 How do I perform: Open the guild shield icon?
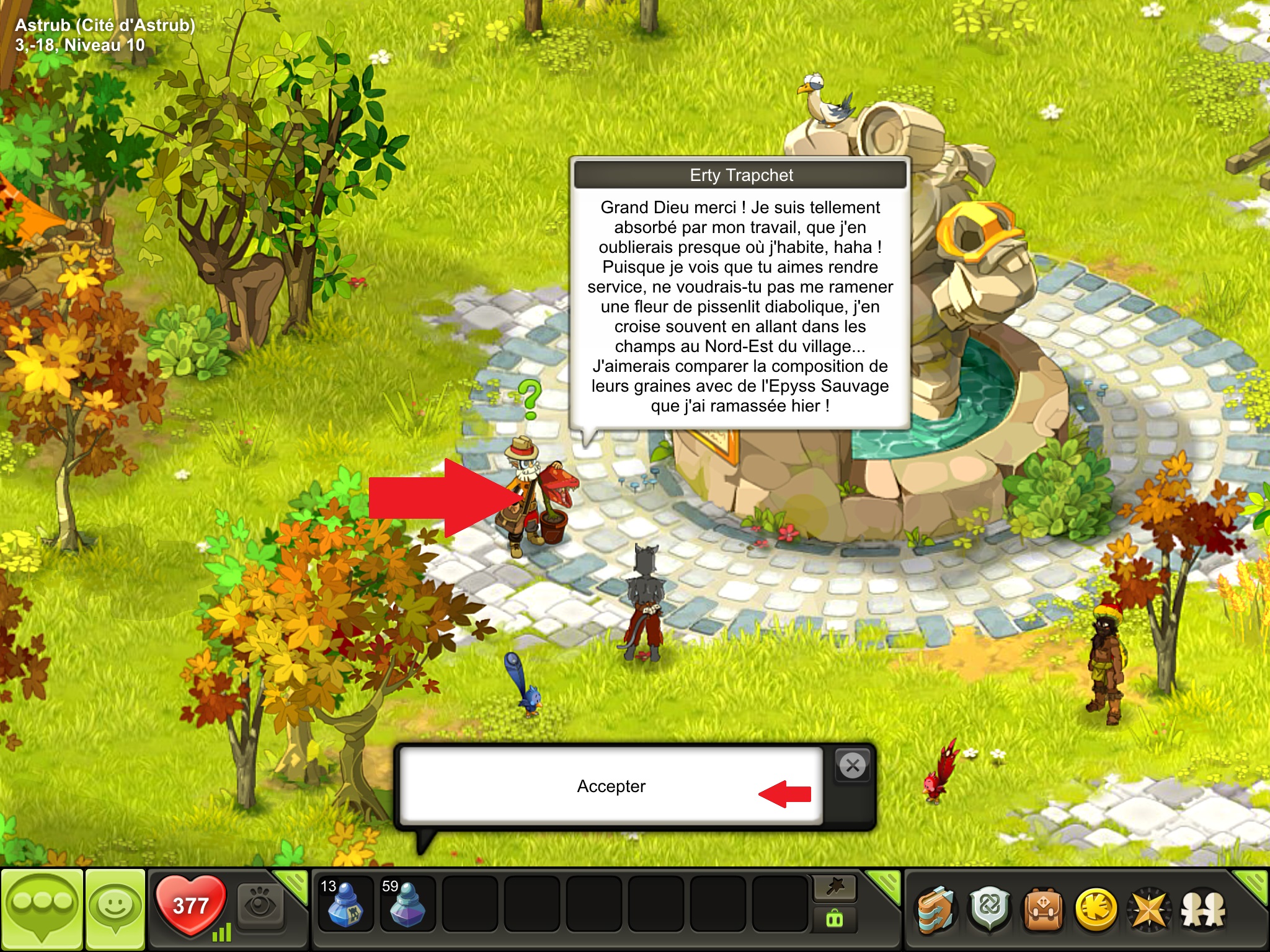point(990,910)
